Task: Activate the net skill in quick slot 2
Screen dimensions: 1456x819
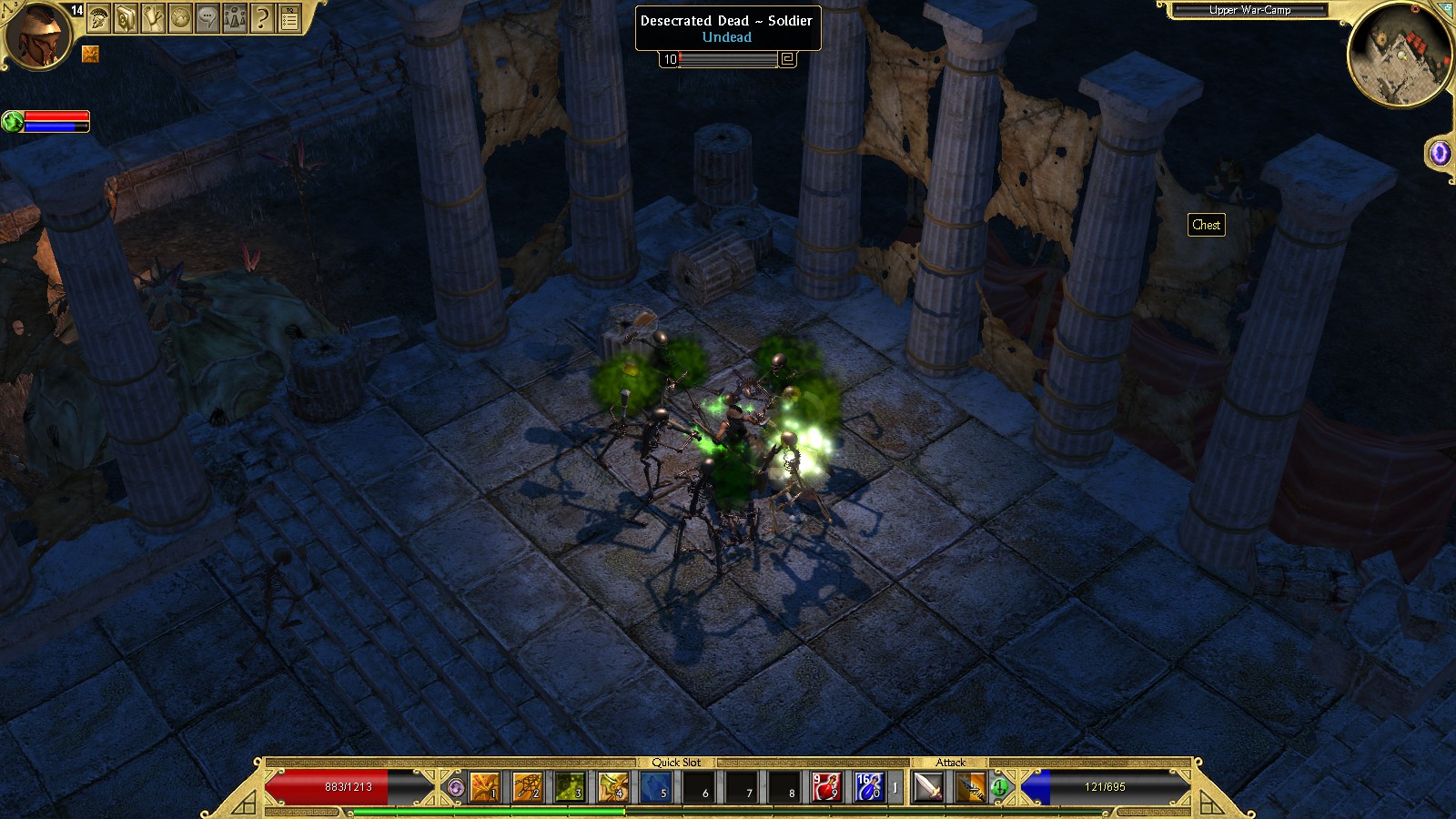Action: pos(528,787)
